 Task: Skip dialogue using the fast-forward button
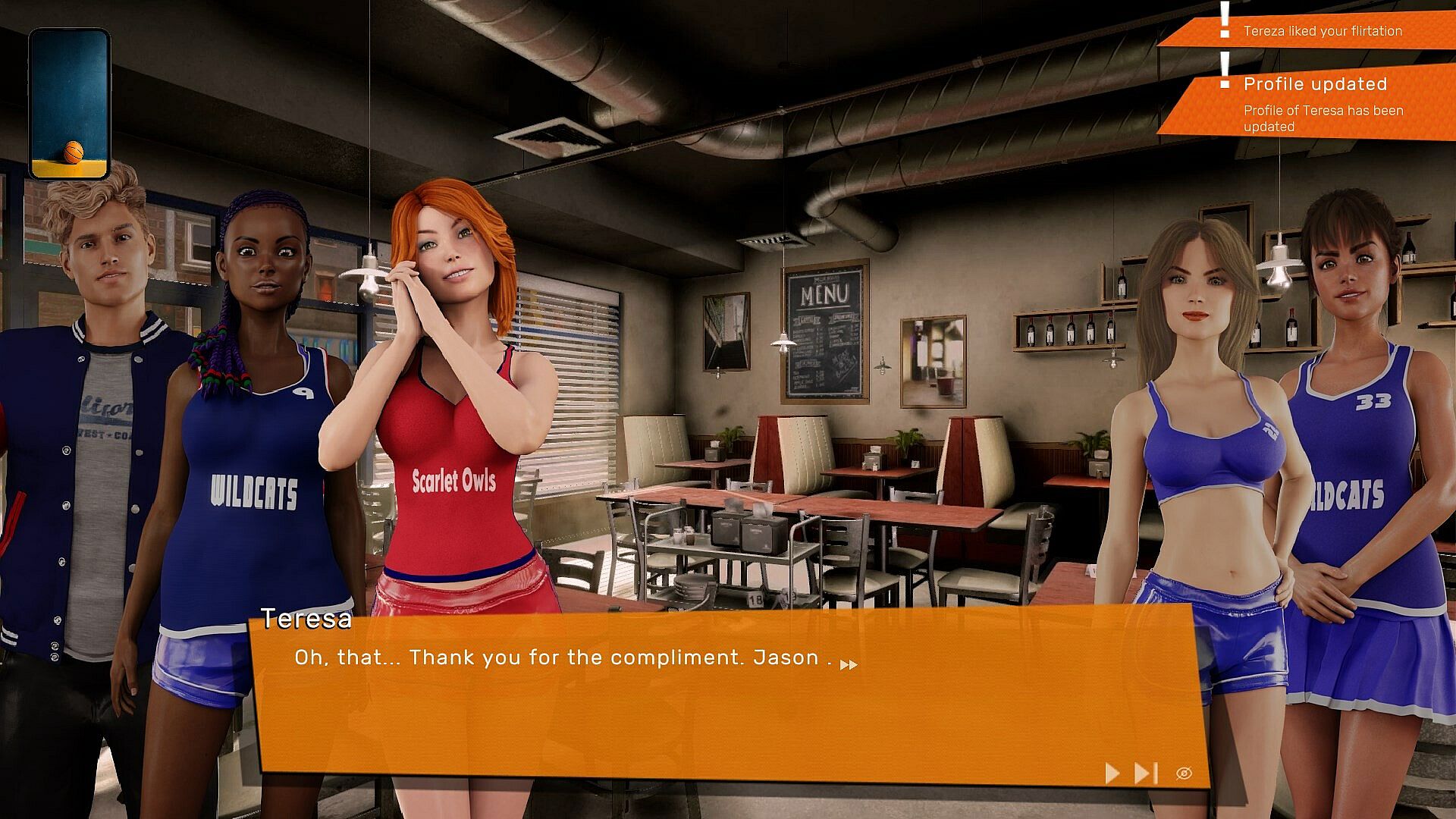pos(1145,773)
